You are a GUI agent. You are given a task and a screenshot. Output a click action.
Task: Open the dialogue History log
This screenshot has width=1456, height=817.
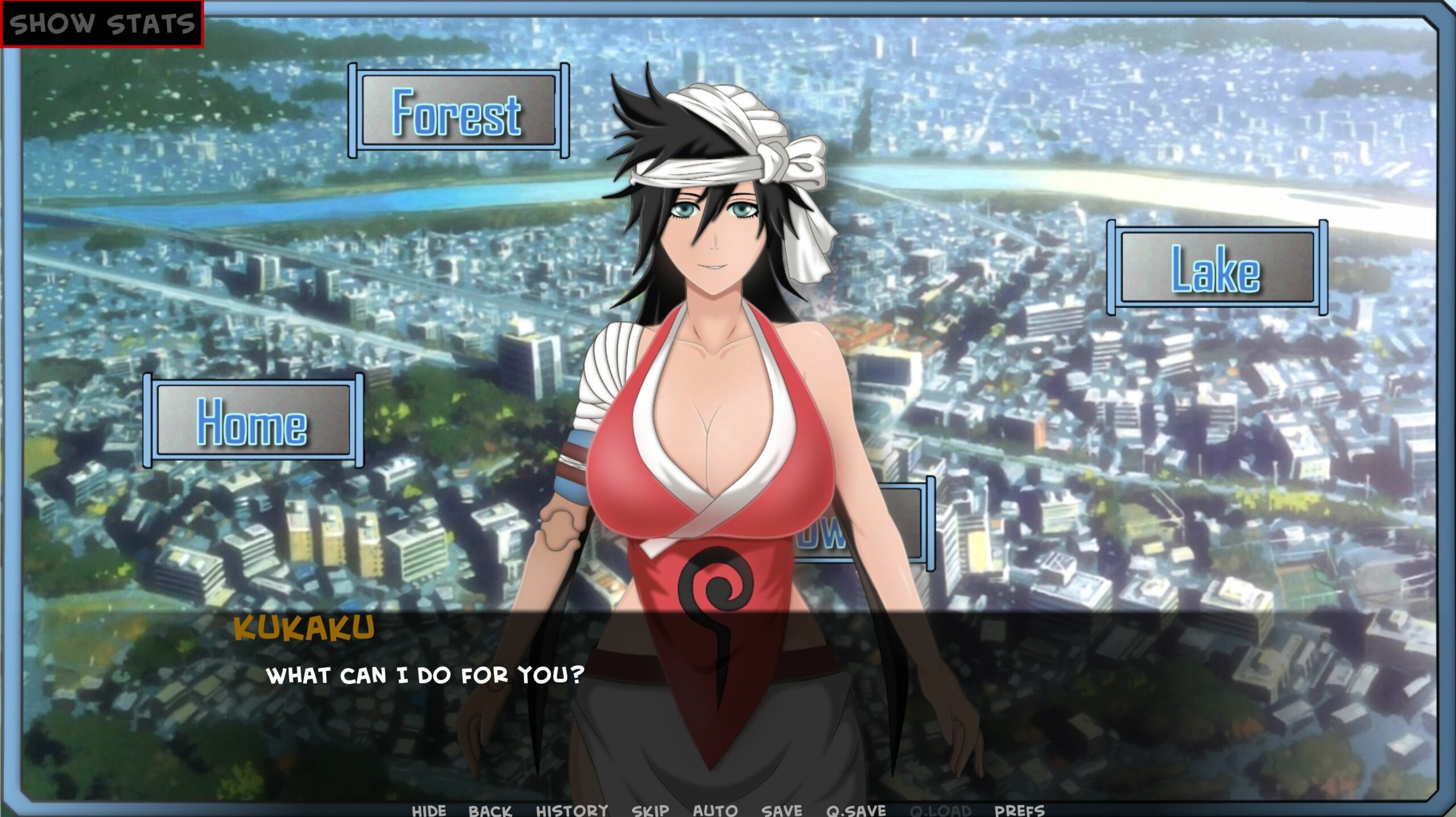point(572,810)
